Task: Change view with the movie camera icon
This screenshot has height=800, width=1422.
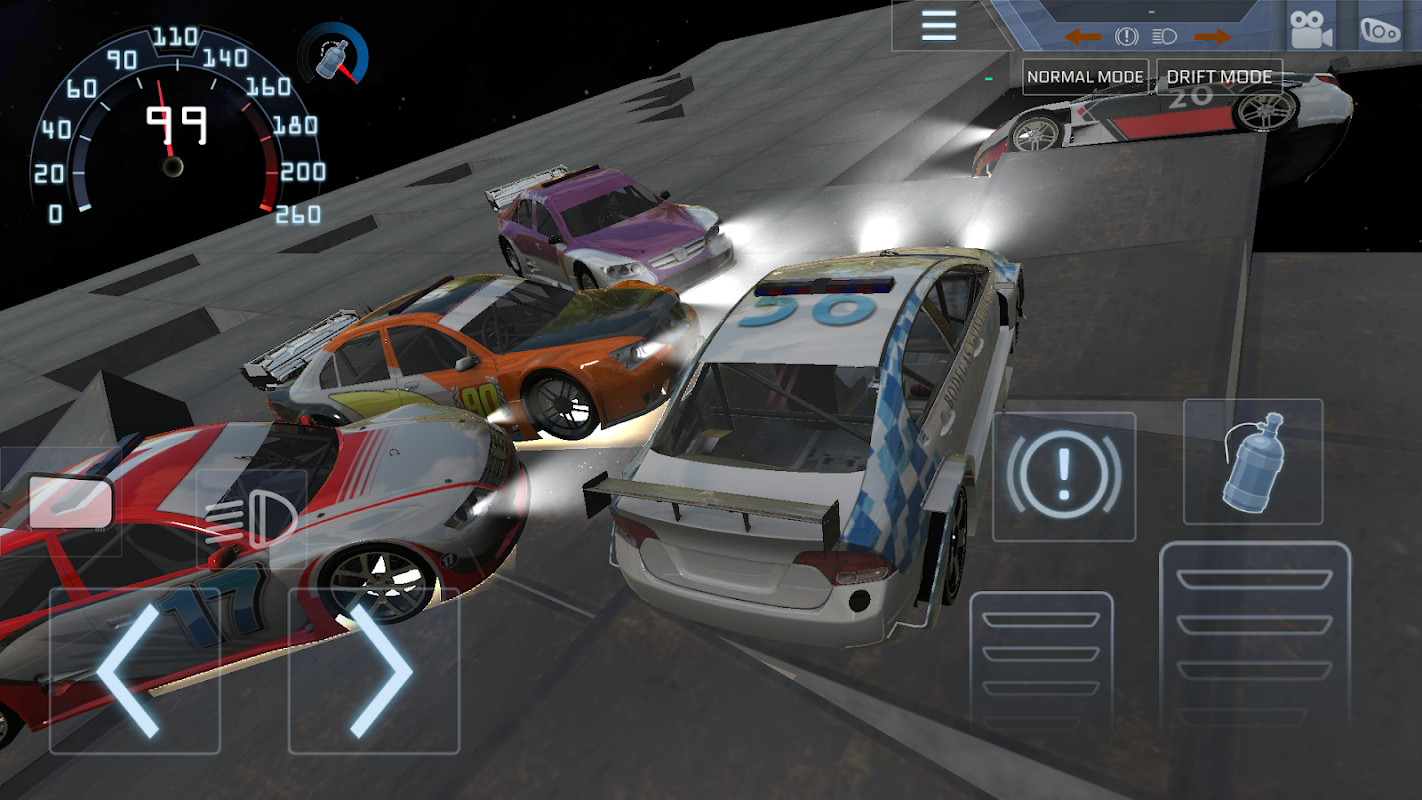Action: [x=1312, y=30]
